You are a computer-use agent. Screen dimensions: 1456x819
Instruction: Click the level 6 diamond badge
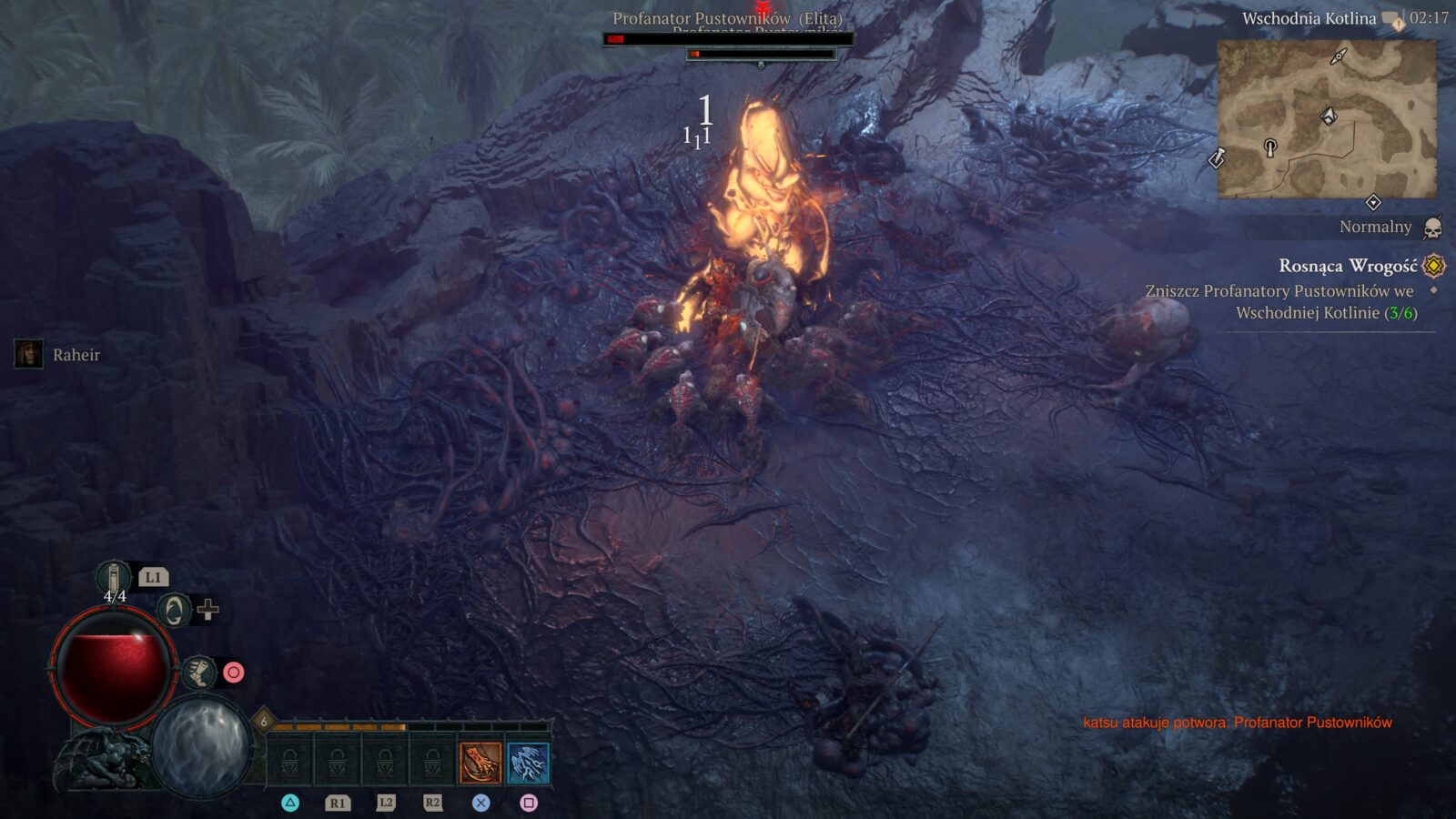[x=264, y=720]
